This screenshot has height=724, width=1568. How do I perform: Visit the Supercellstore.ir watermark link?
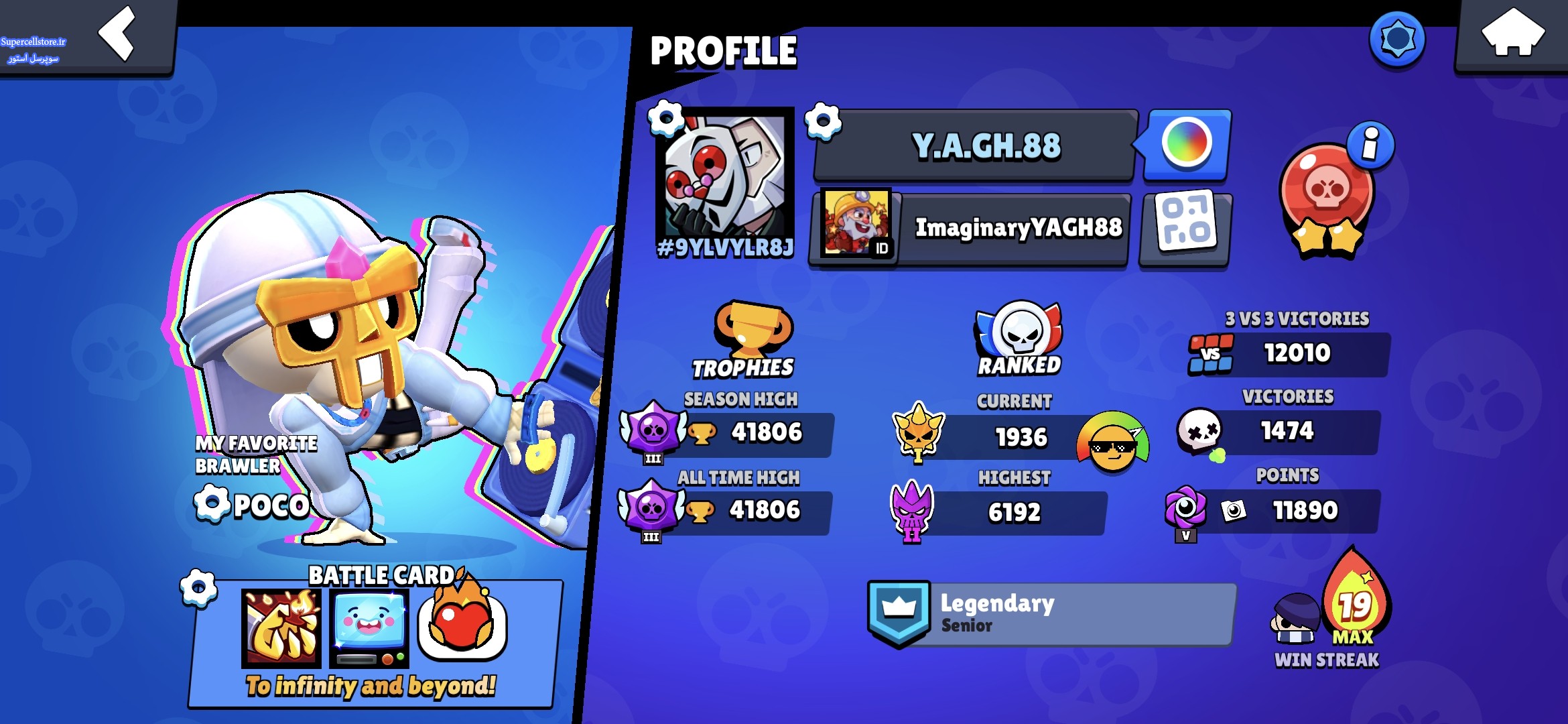click(34, 42)
